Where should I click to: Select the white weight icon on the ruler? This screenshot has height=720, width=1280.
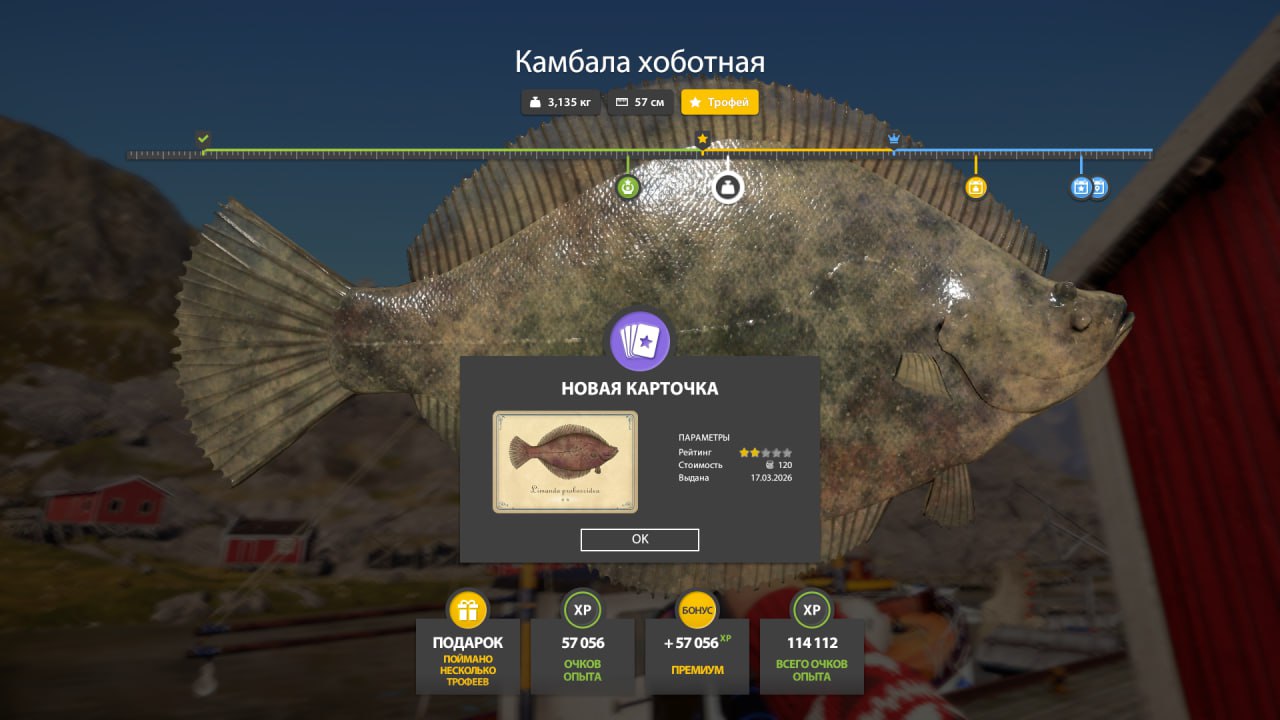click(727, 188)
